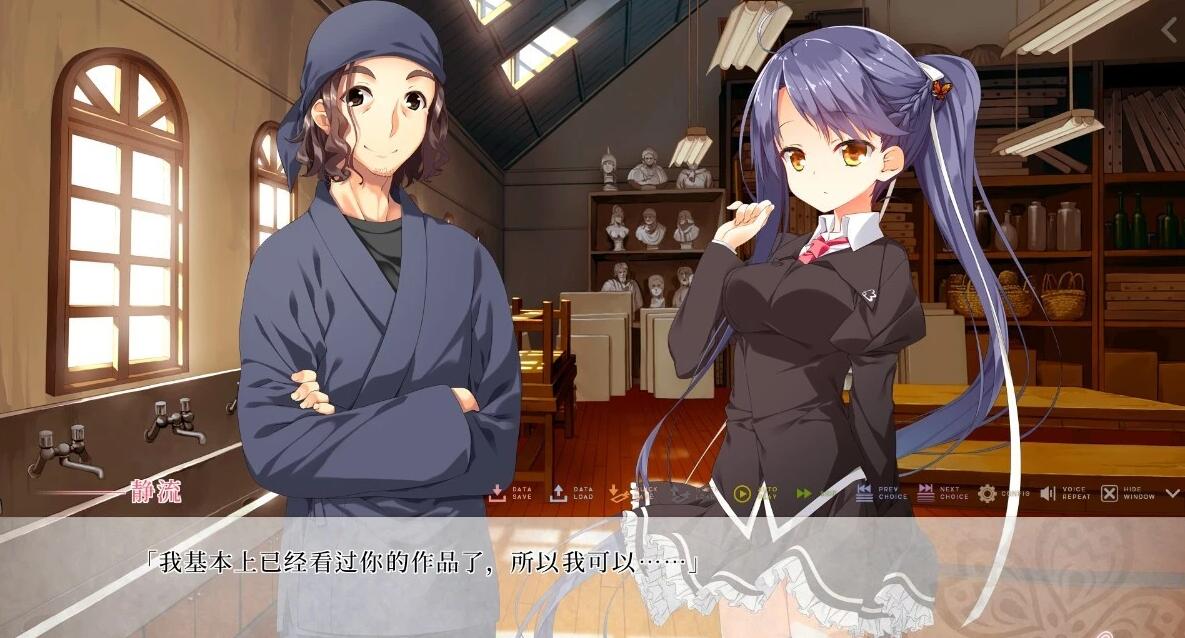Replay the line with Voice Repeat

[x=1063, y=493]
